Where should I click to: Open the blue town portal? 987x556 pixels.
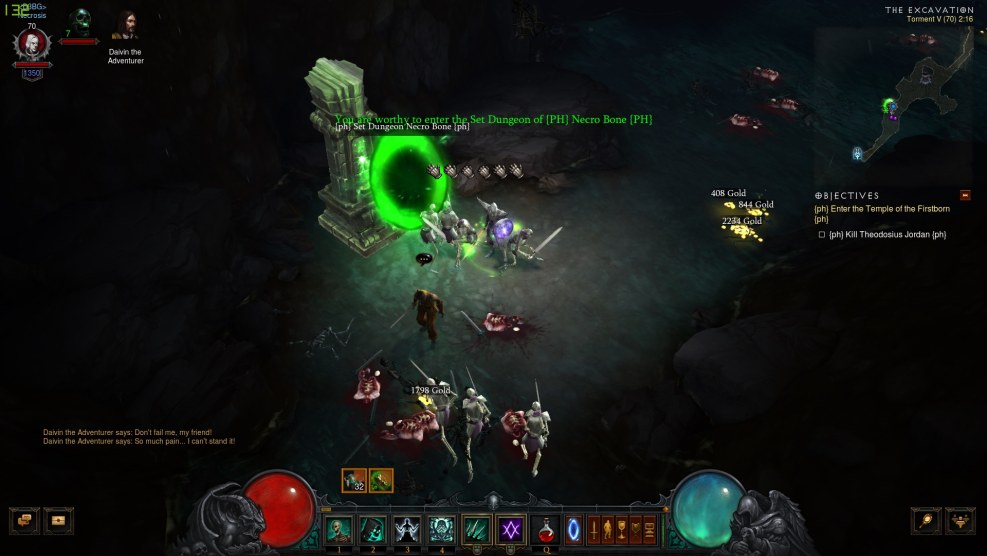point(574,530)
